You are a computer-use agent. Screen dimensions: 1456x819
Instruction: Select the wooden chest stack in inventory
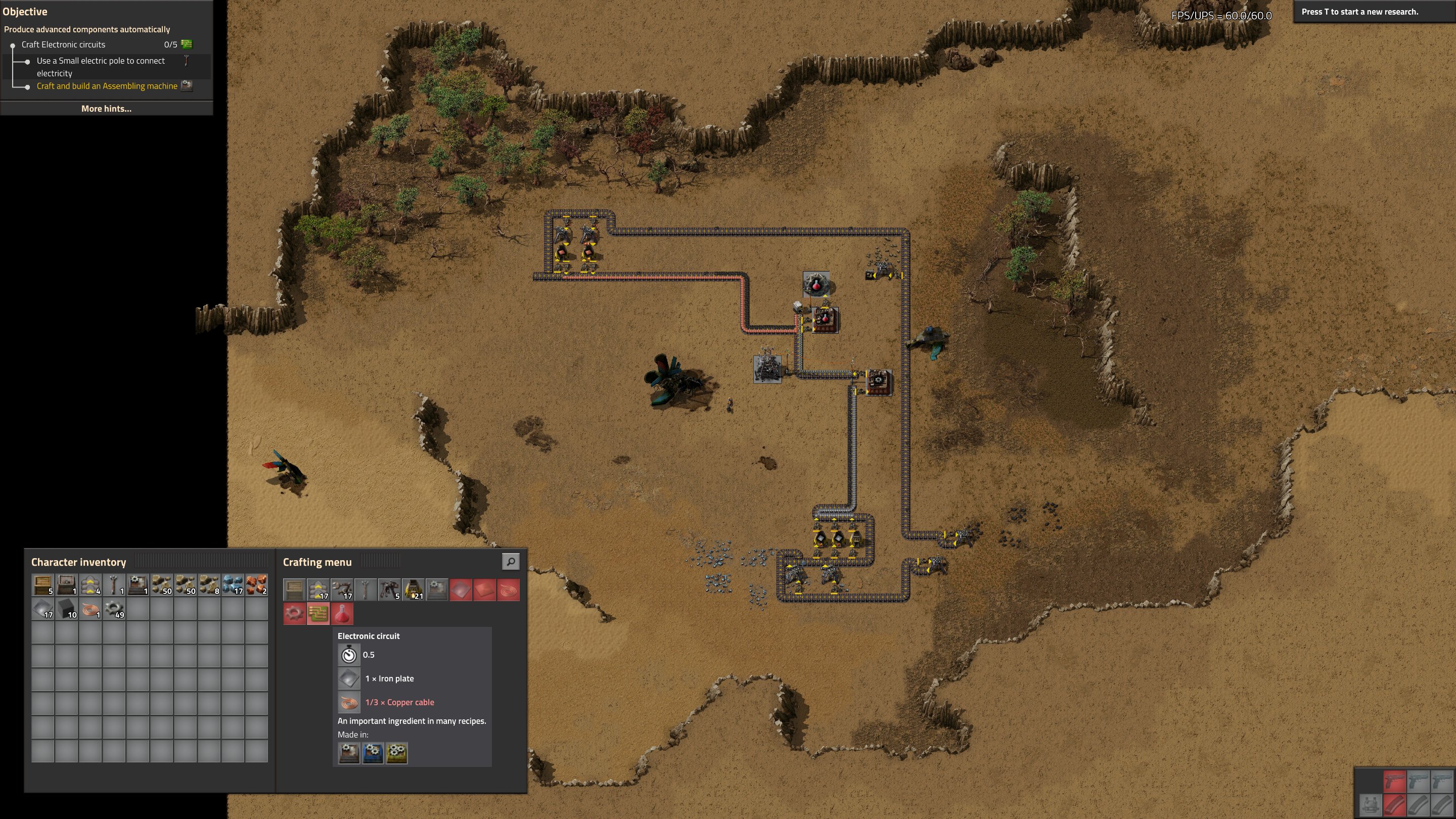point(43,585)
